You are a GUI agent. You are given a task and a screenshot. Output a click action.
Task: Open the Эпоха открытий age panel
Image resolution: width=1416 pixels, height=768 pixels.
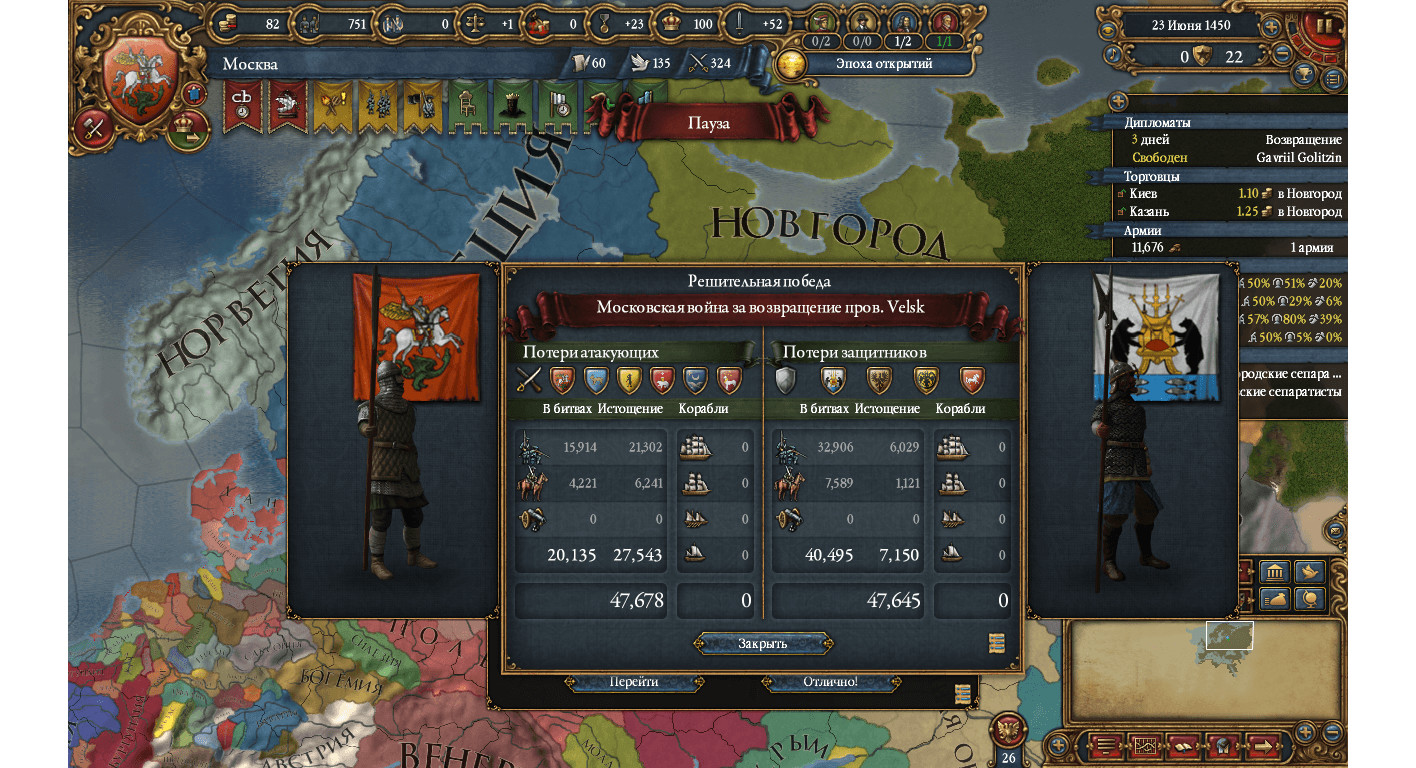[883, 64]
